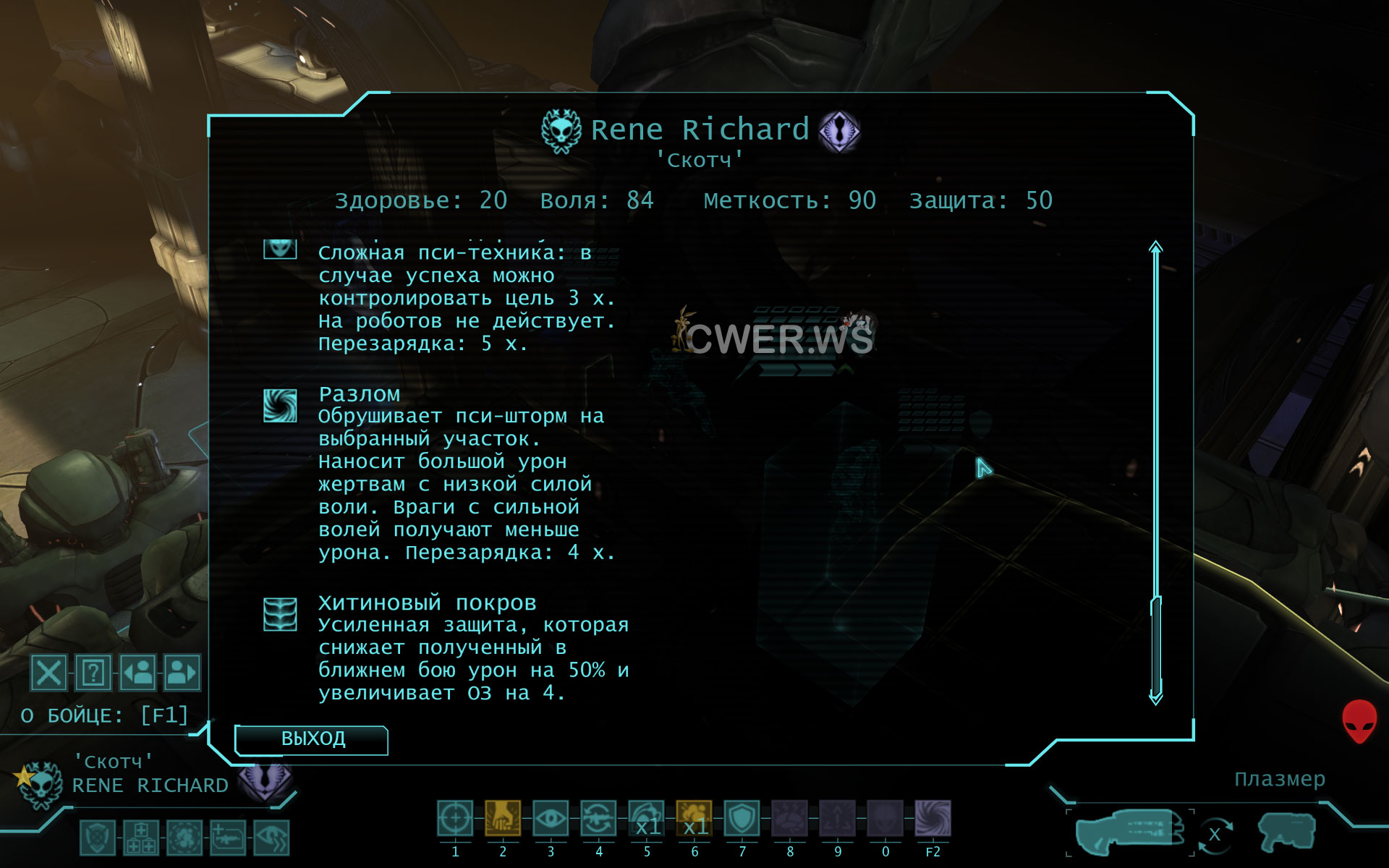Select the Плазмер primary rifle

pos(1129,832)
